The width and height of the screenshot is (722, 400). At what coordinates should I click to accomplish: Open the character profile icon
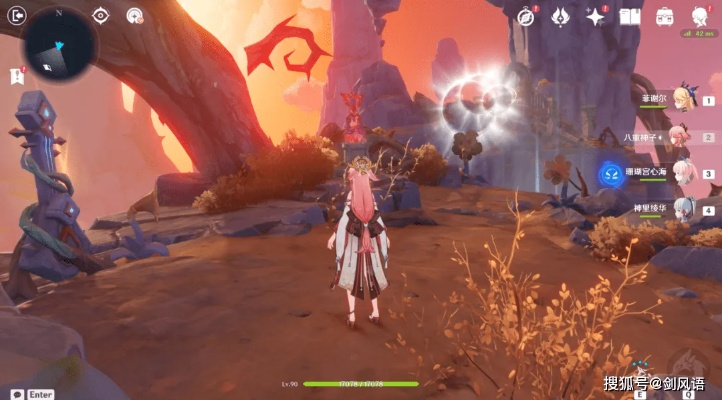tap(700, 16)
